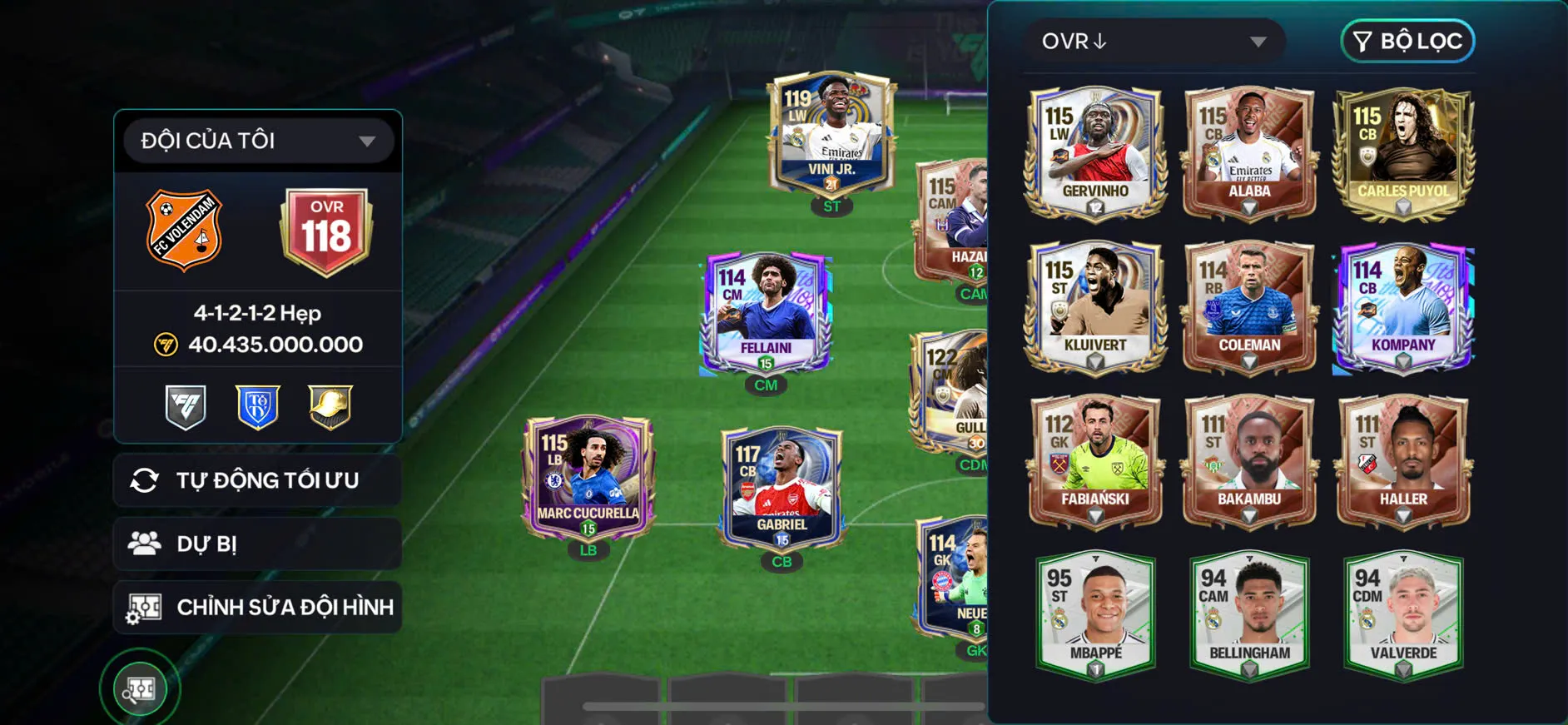Select Marc Cucurella at left back
Image resolution: width=1568 pixels, height=725 pixels.
coord(588,477)
